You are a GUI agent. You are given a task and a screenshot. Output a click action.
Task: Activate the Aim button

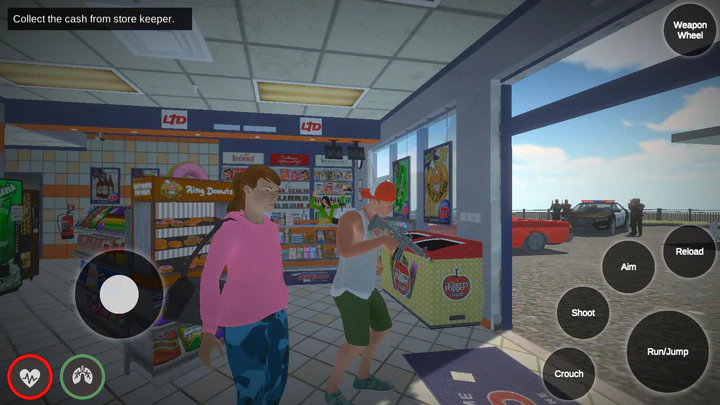[x=628, y=267]
